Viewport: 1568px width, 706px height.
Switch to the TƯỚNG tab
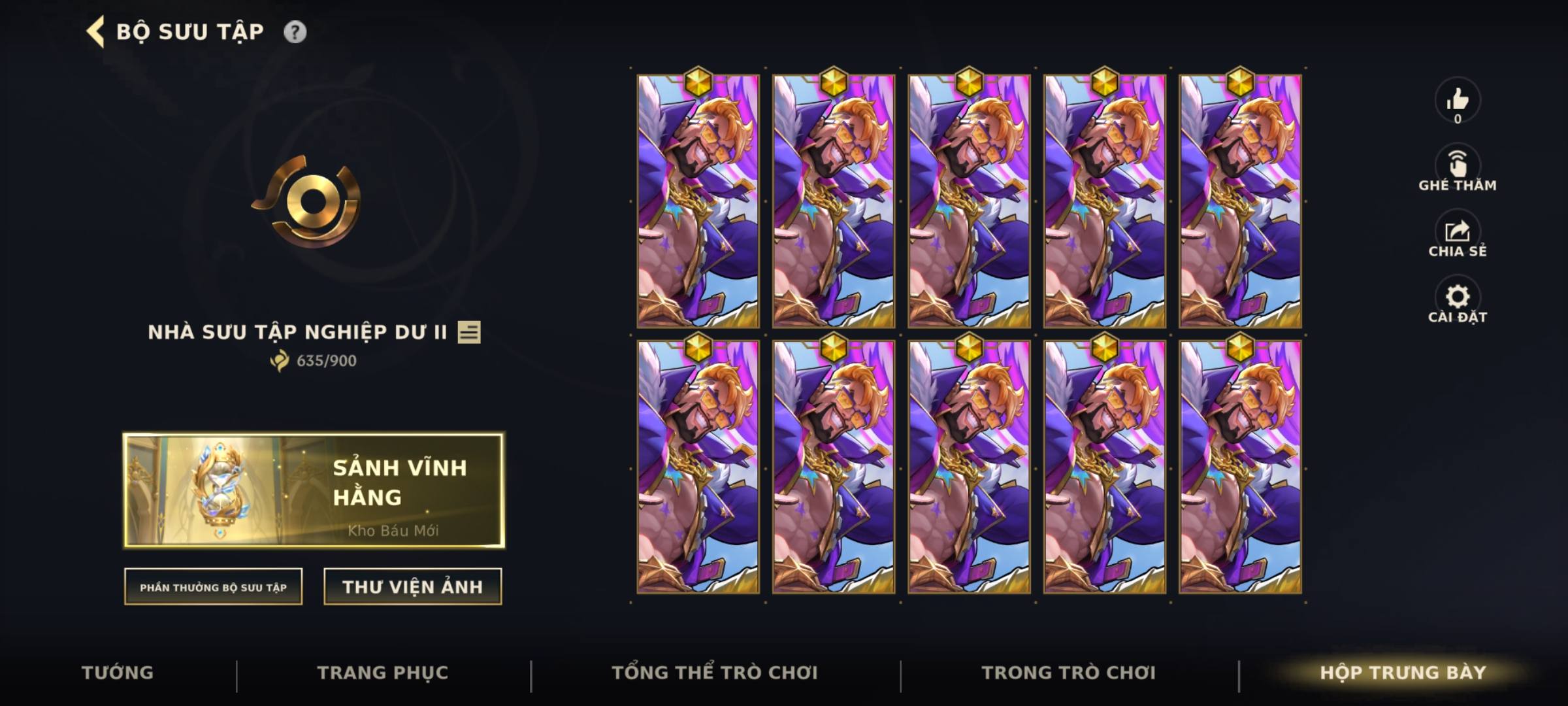118,672
